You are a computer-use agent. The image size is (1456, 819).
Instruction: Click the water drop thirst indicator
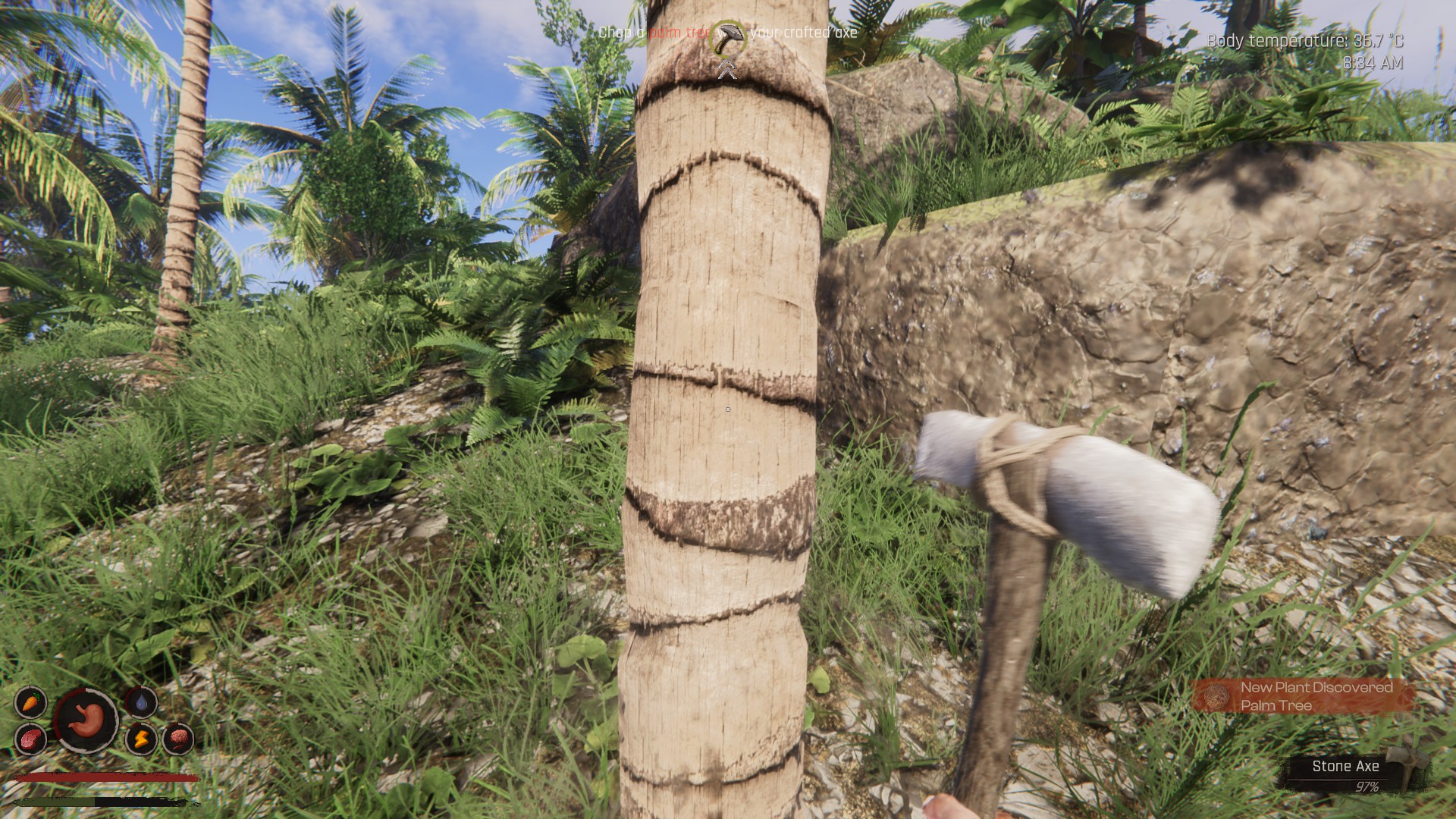(142, 703)
